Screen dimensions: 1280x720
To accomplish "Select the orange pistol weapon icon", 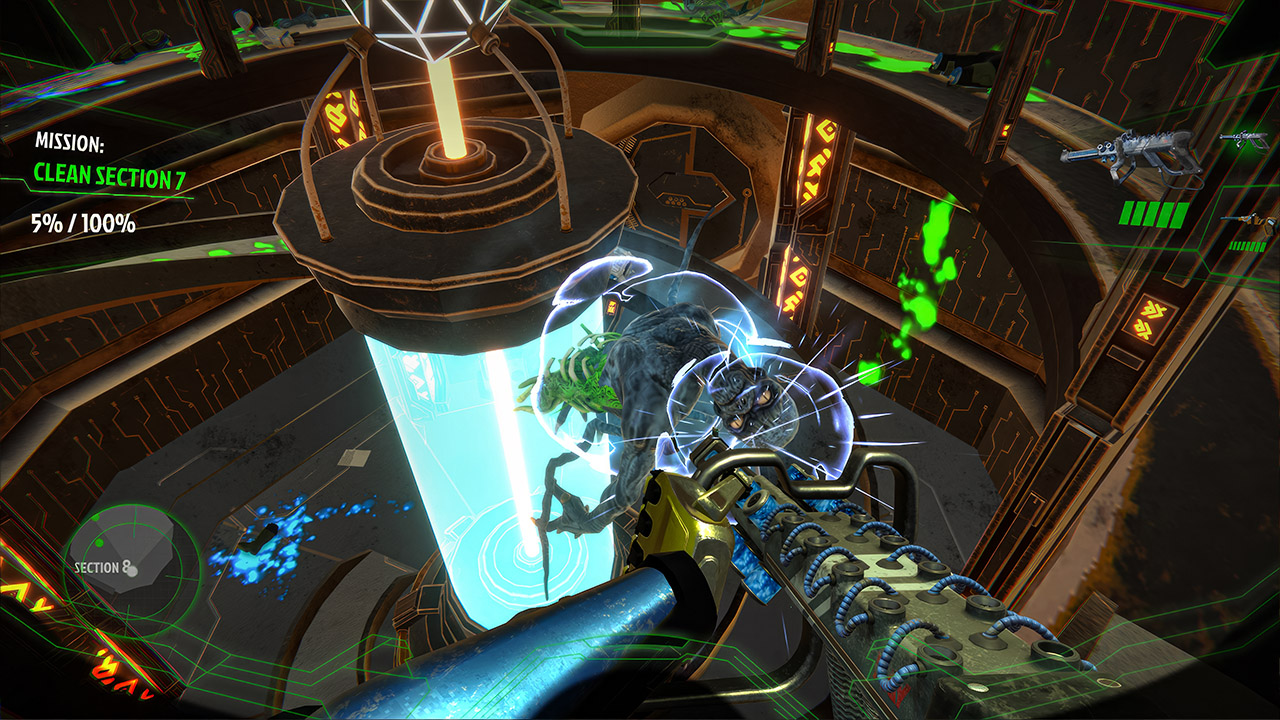I will pos(1252,222).
